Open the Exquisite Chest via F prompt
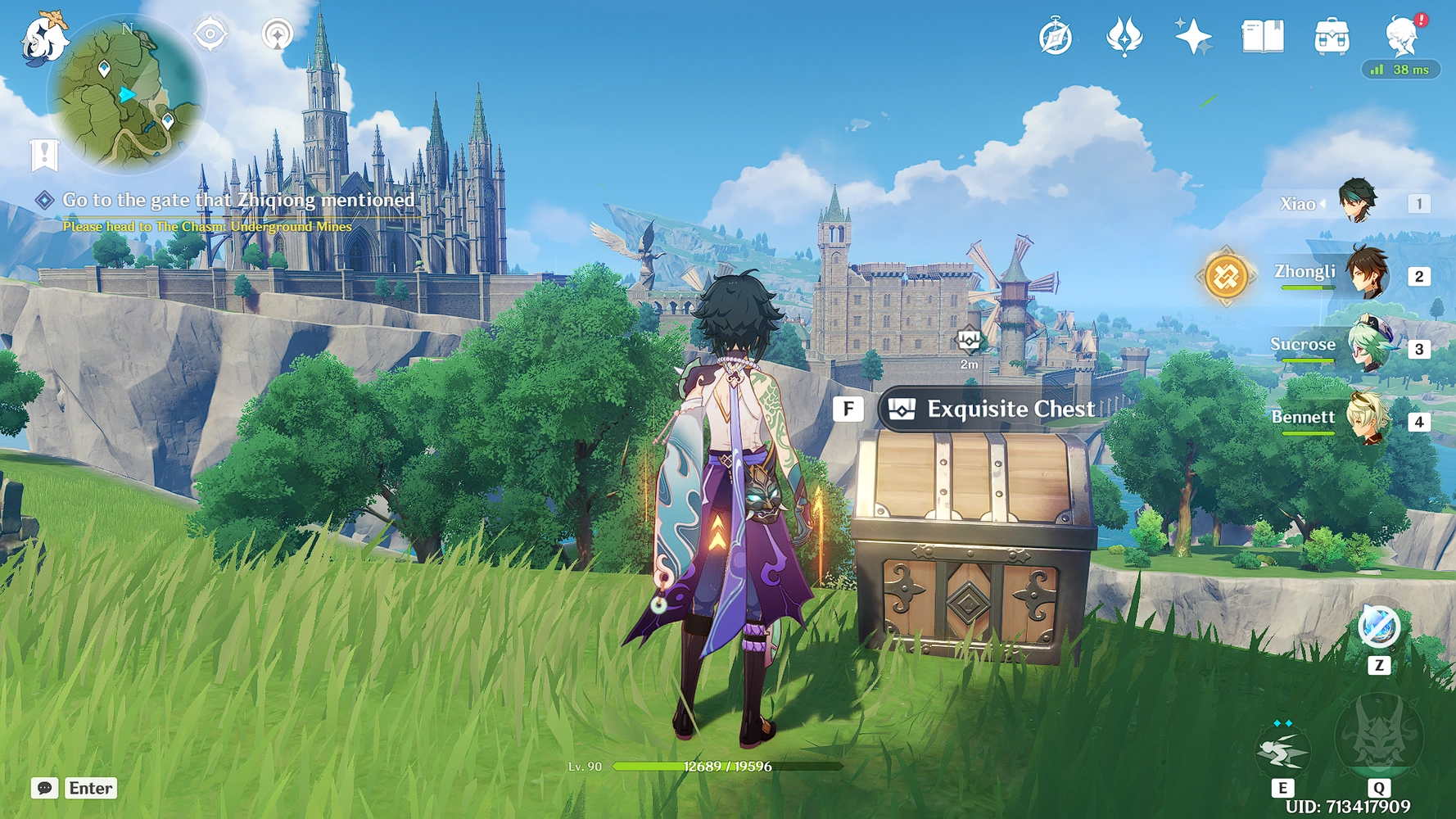Viewport: 1456px width, 819px height. [x=849, y=409]
